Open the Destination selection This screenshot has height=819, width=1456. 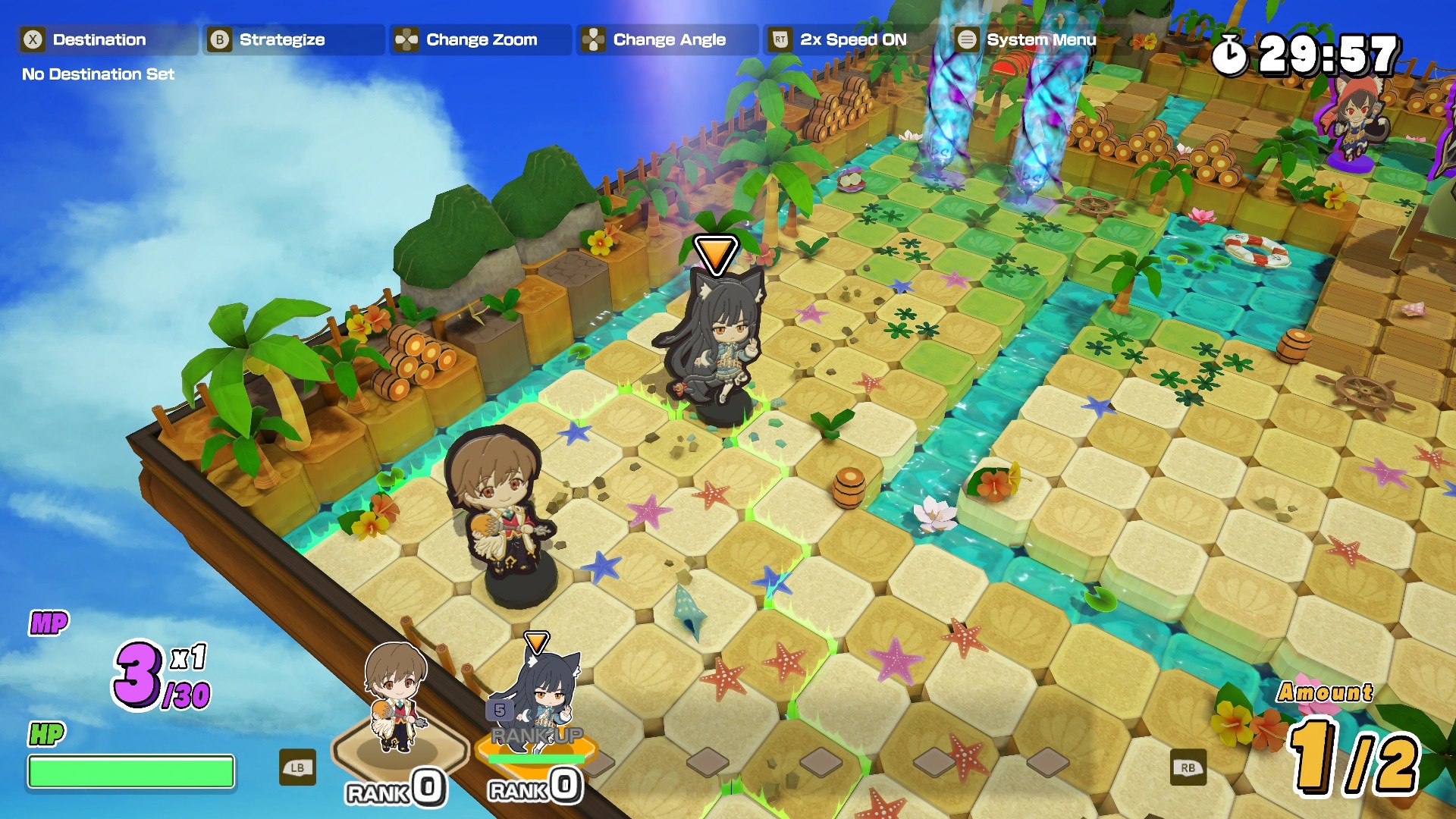(x=99, y=39)
